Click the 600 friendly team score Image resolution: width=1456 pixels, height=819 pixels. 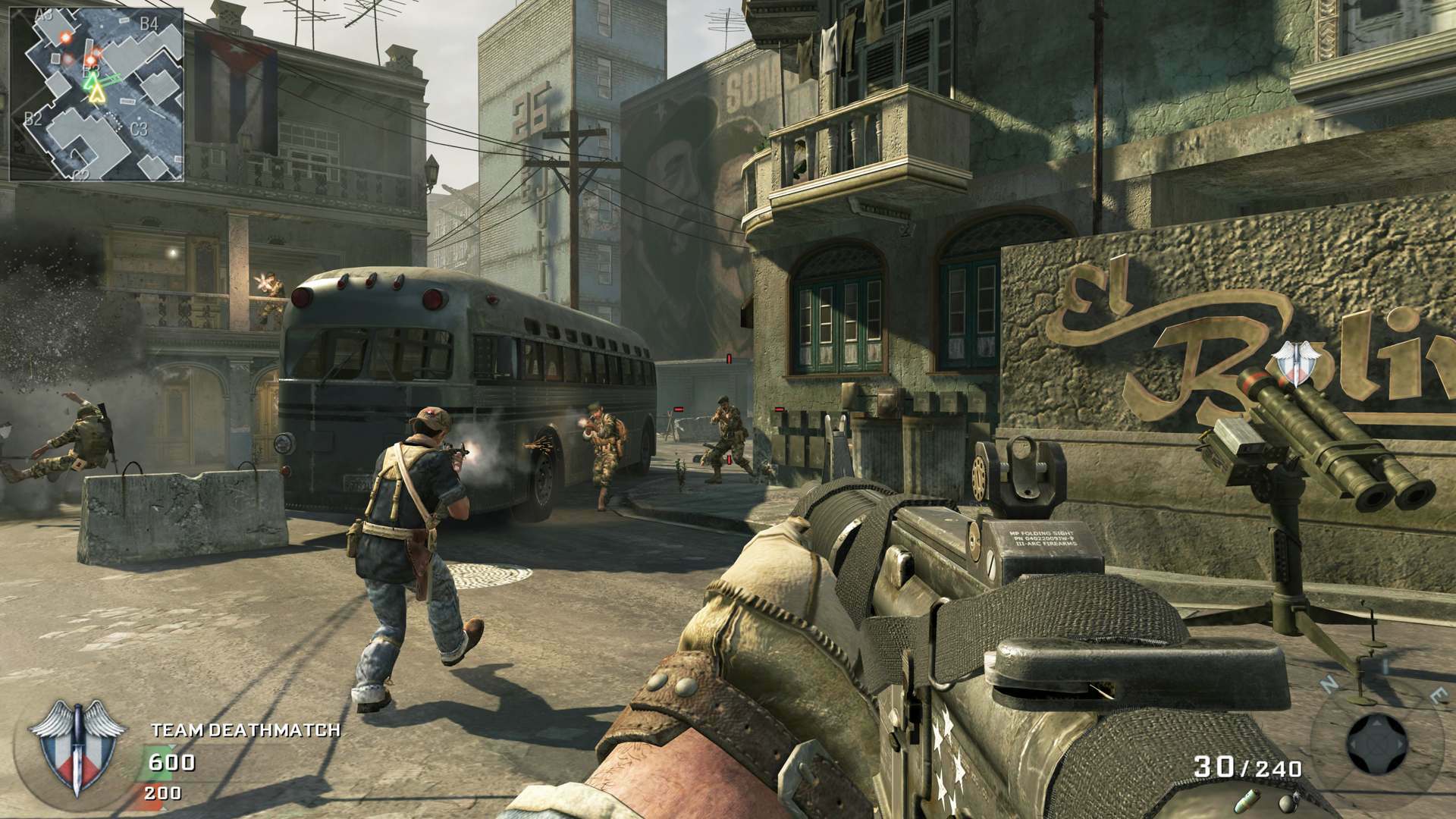[x=172, y=762]
